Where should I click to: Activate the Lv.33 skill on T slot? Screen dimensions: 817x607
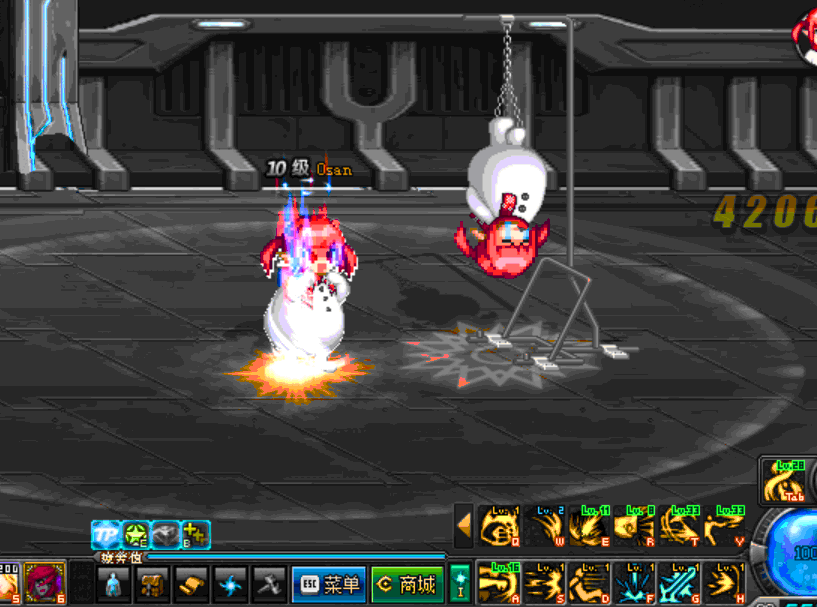[x=678, y=526]
